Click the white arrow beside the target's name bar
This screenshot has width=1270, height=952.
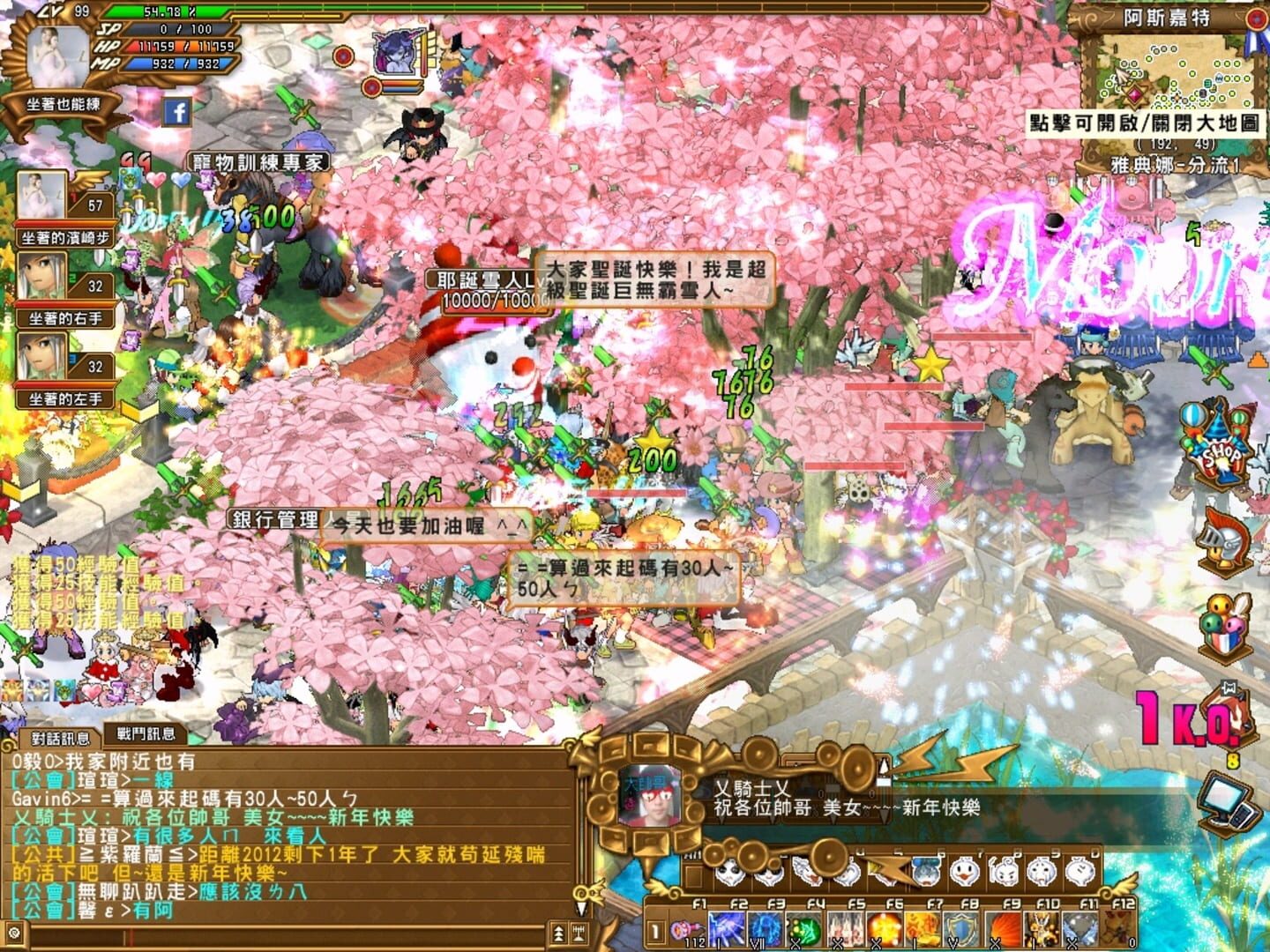pyautogui.click(x=885, y=764)
